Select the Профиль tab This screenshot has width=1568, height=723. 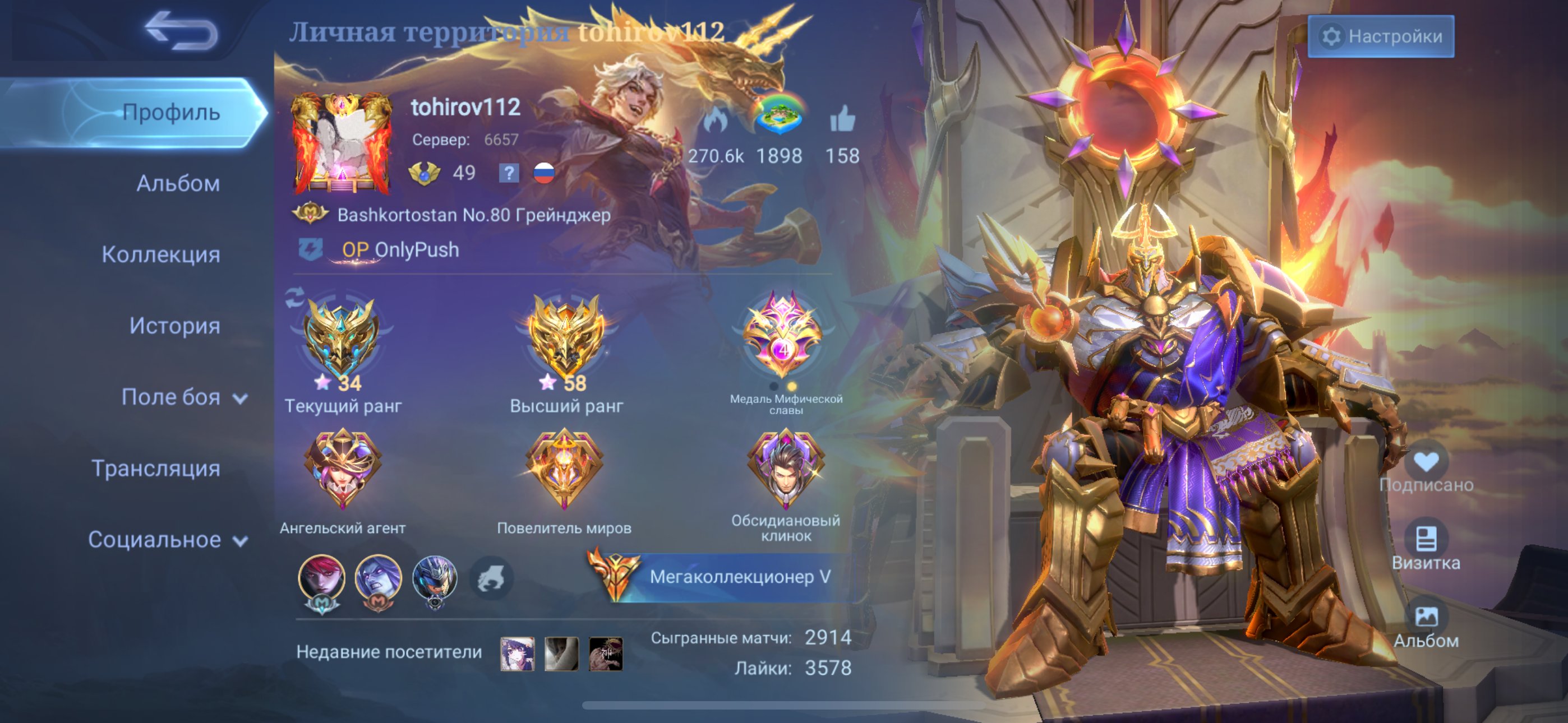170,113
